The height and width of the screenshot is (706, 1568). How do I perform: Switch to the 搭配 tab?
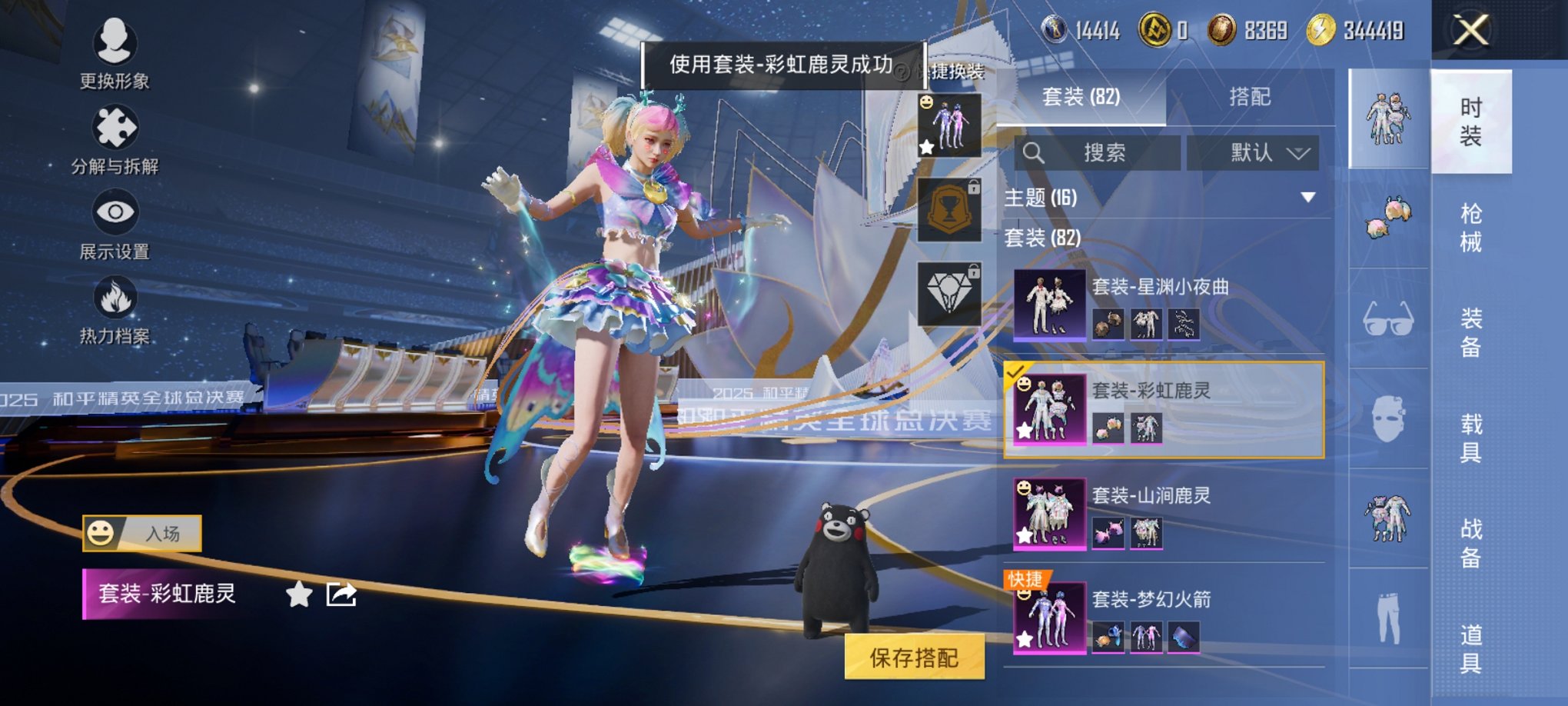click(1251, 96)
